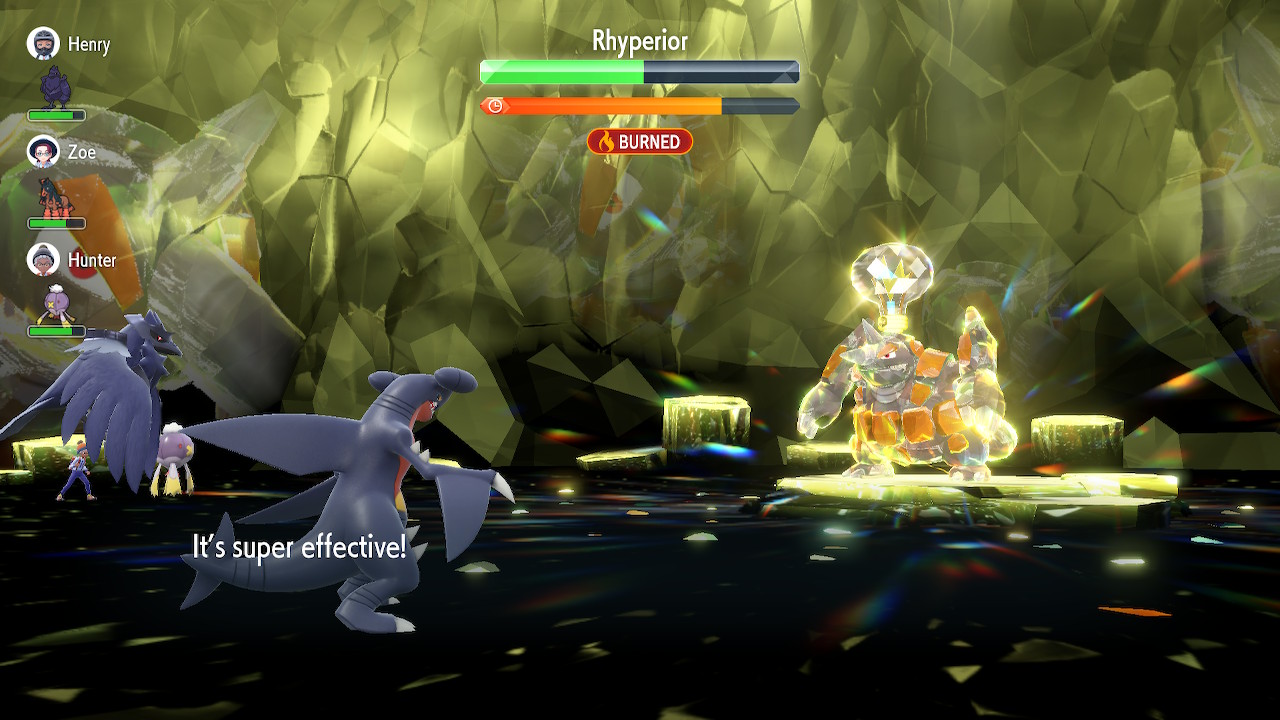Screen dimensions: 1280x720
Task: Select Zoe's trainer portrait
Action: pos(43,152)
